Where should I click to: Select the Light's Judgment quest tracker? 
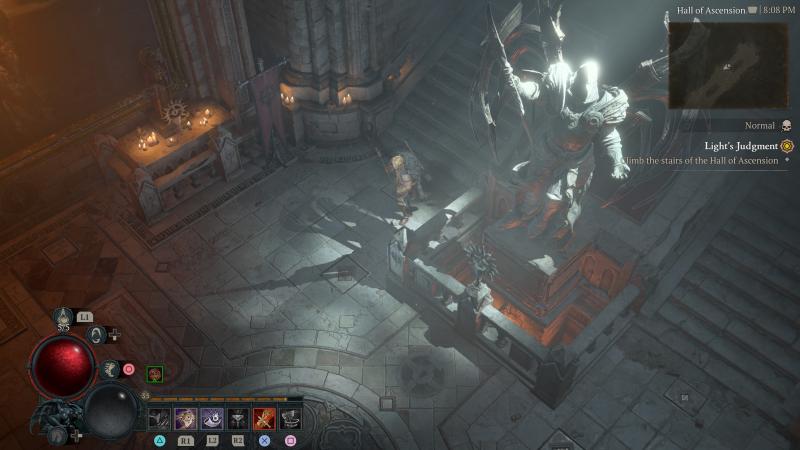(x=741, y=146)
